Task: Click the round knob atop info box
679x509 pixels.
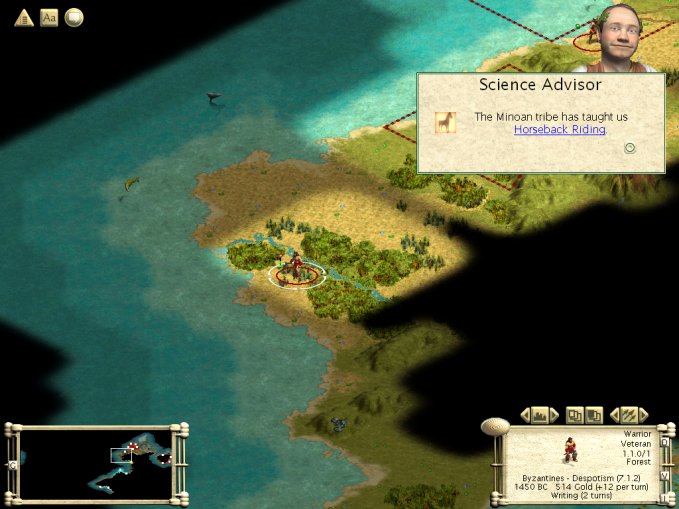Action: pyautogui.click(x=494, y=426)
